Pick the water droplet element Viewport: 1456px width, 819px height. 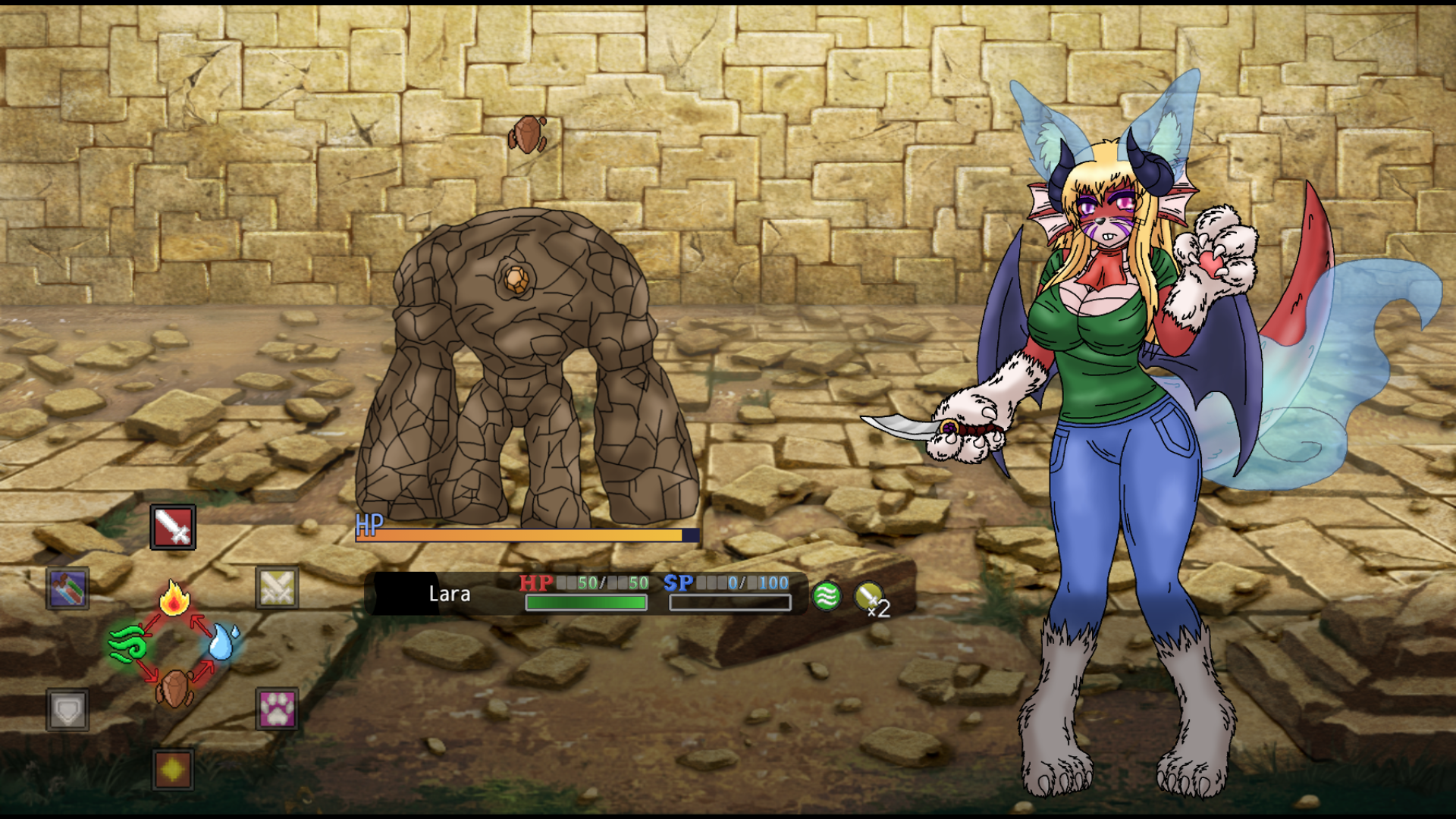coord(223,642)
